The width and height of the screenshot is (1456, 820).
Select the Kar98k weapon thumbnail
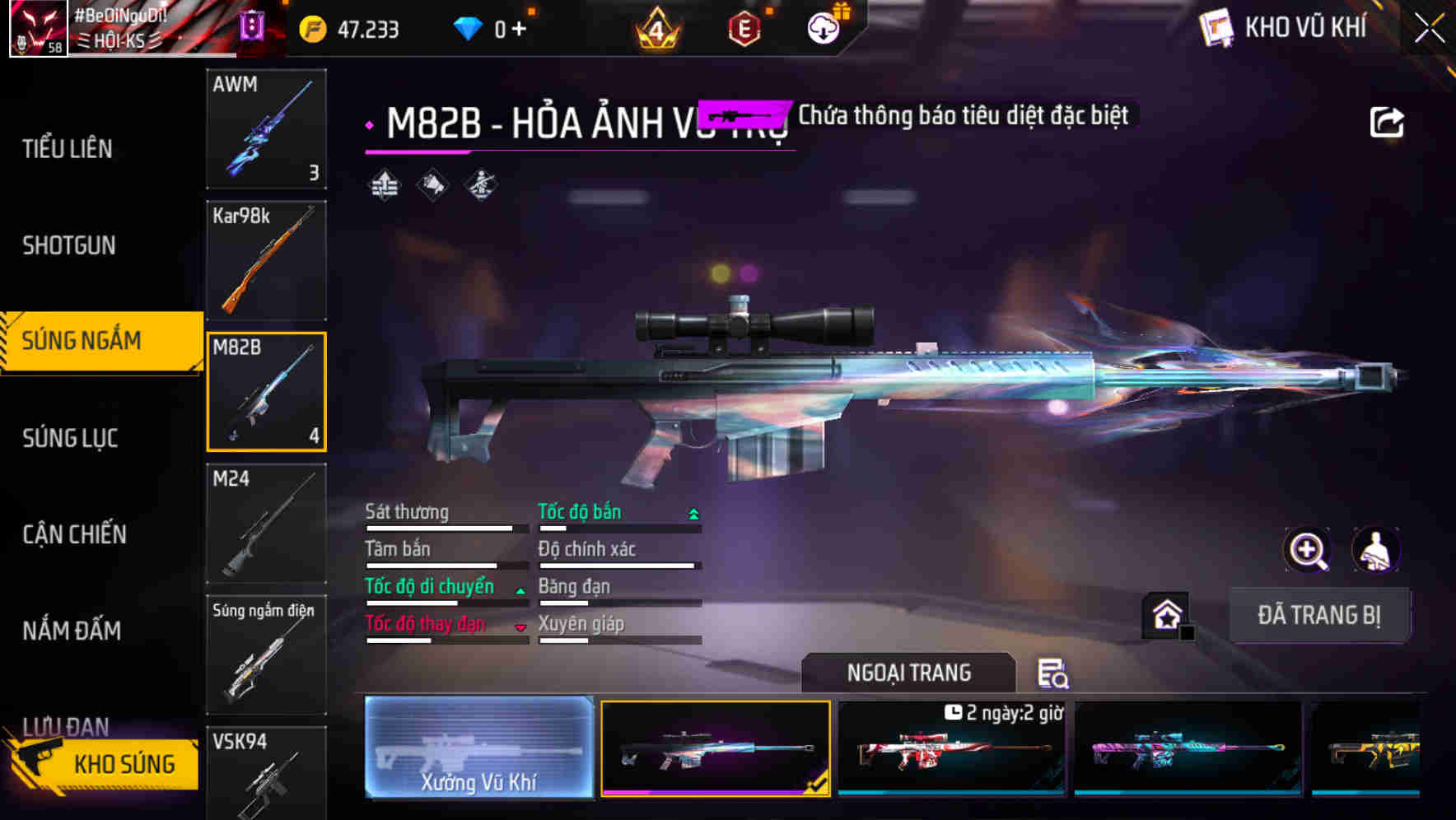coord(266,260)
